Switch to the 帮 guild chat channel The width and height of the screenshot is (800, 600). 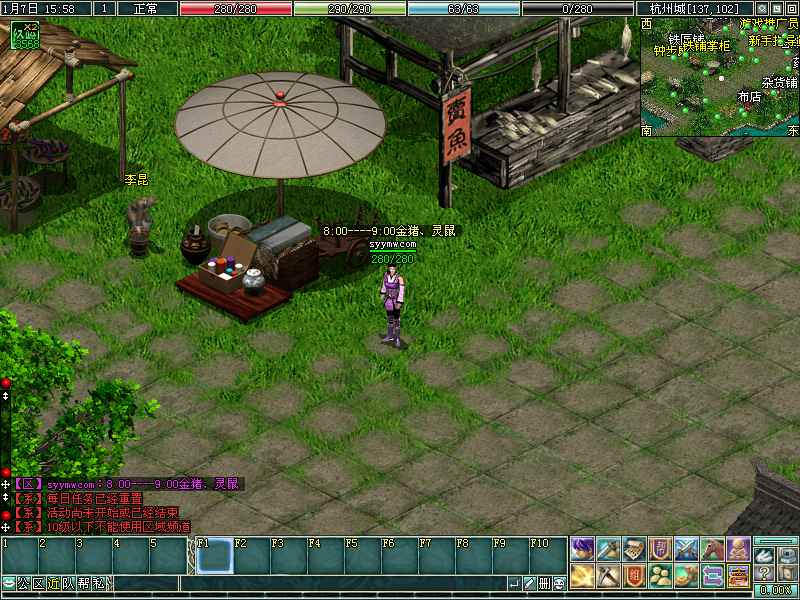pyautogui.click(x=84, y=584)
